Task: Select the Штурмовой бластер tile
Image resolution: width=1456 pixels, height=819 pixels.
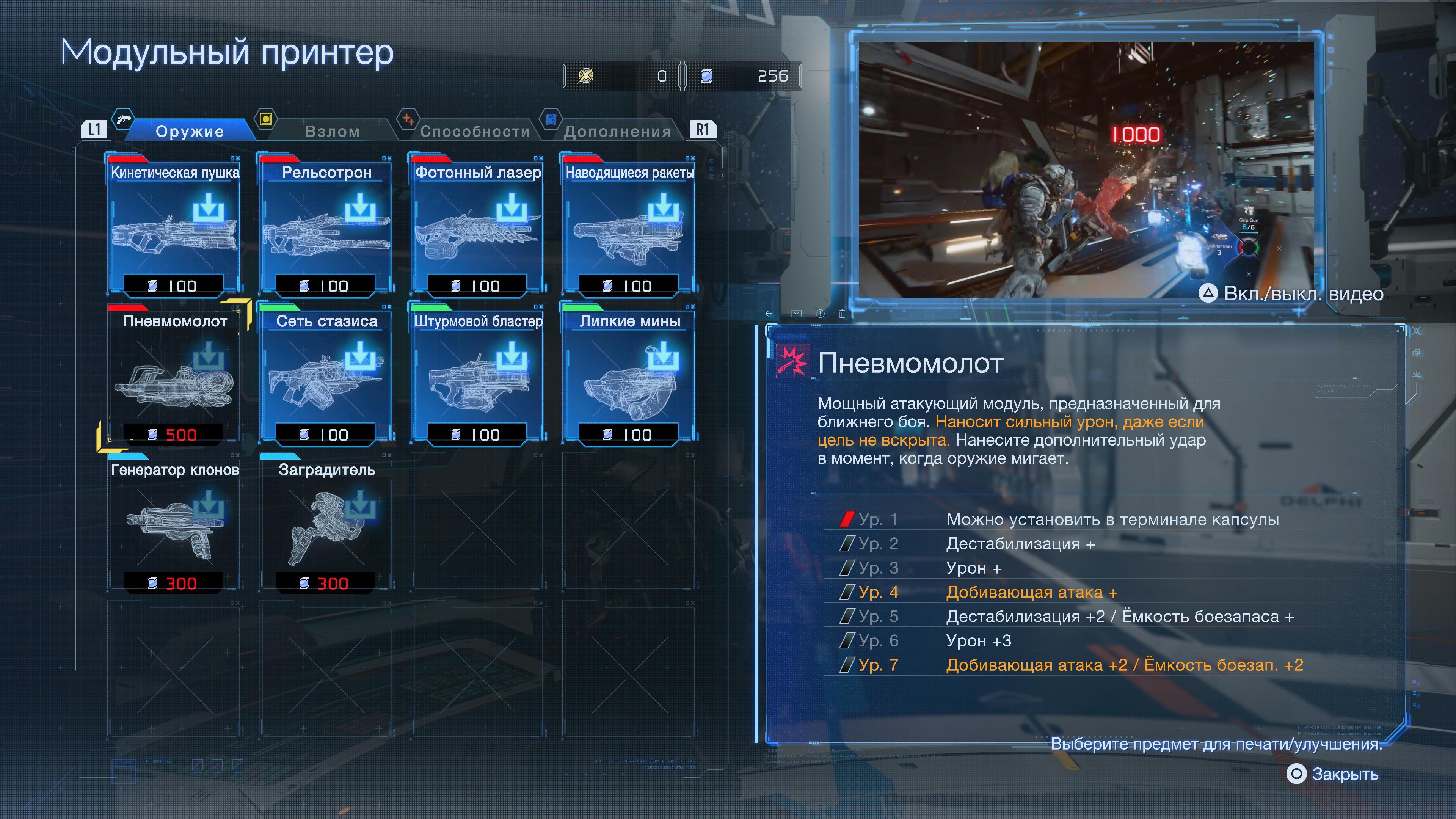Action: click(478, 375)
